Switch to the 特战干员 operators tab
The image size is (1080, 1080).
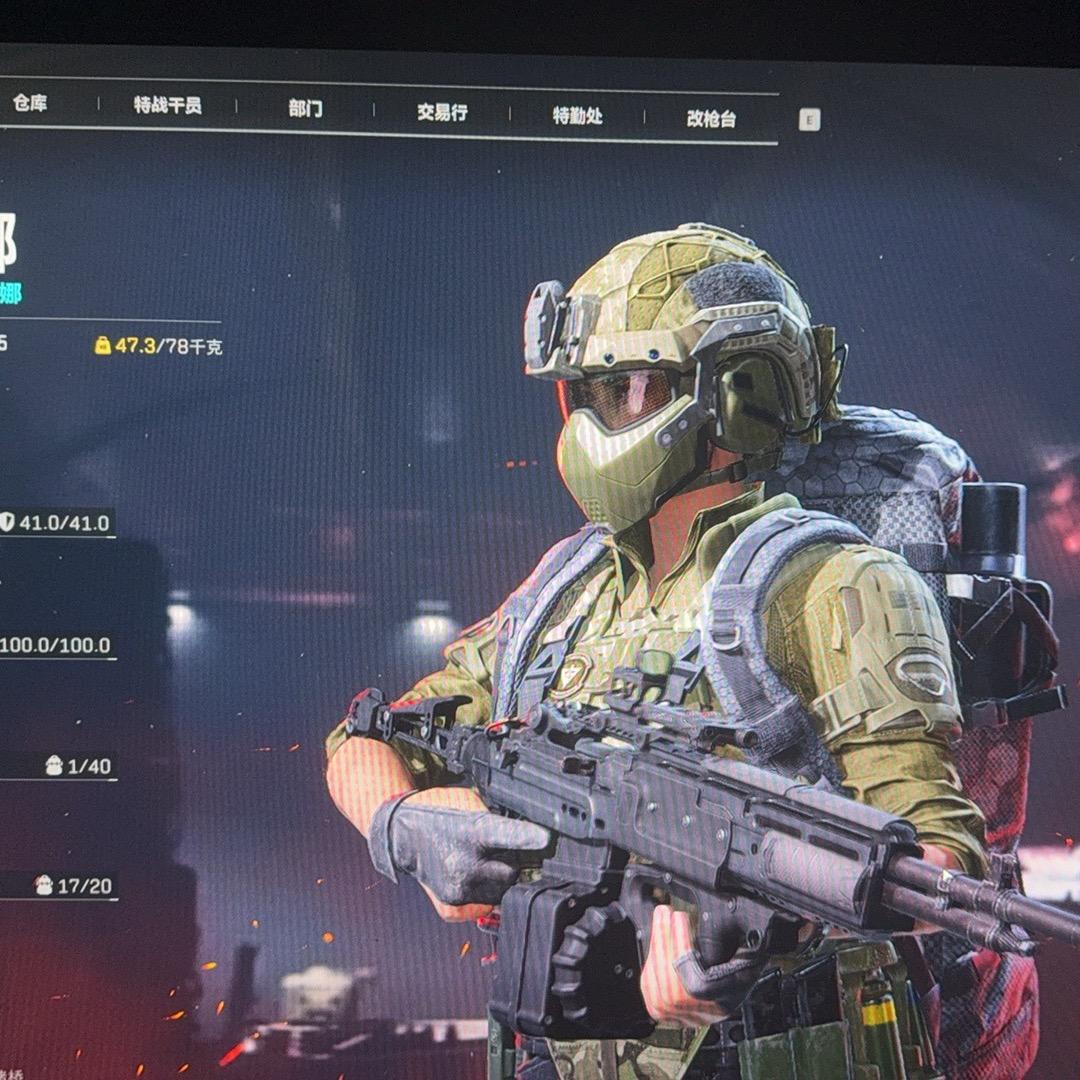pyautogui.click(x=168, y=105)
